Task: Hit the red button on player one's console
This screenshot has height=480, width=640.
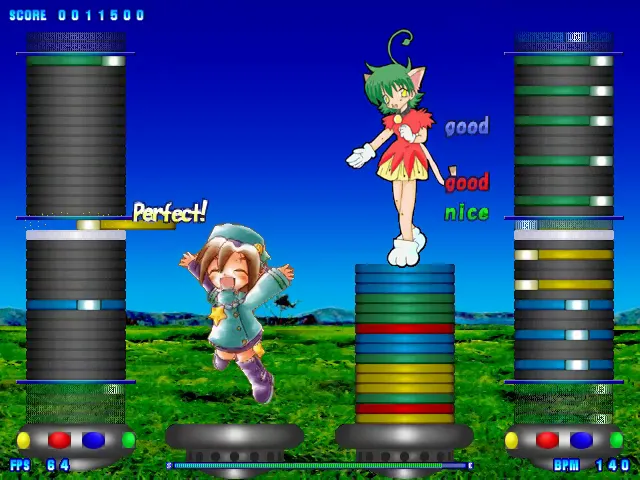Action: click(x=60, y=440)
